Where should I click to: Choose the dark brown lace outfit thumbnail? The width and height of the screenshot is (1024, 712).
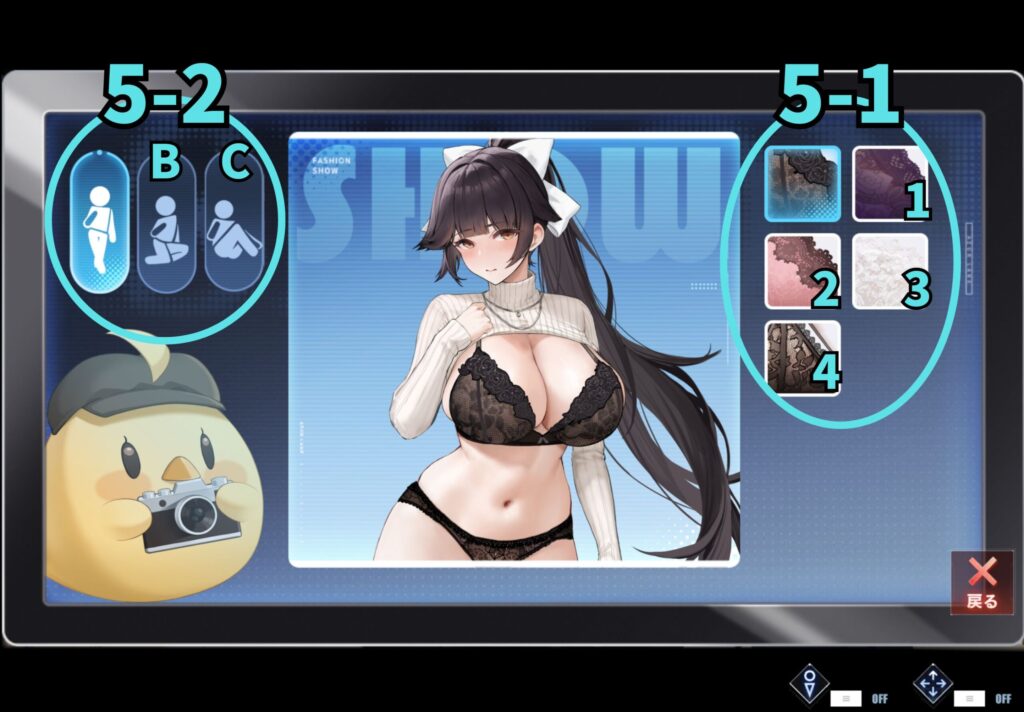[x=803, y=357]
